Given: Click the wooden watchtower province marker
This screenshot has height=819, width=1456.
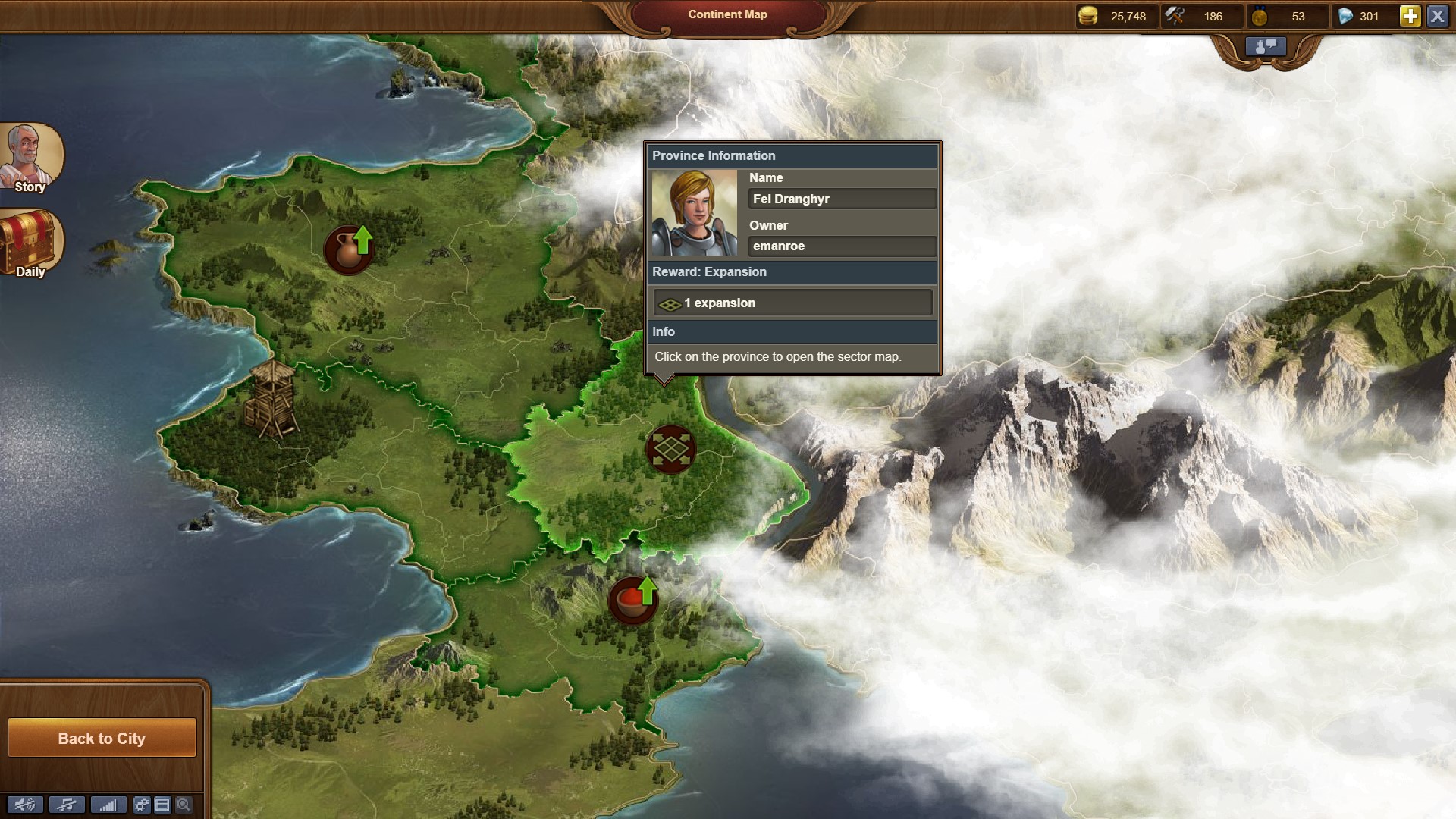Looking at the screenshot, I should pyautogui.click(x=271, y=400).
